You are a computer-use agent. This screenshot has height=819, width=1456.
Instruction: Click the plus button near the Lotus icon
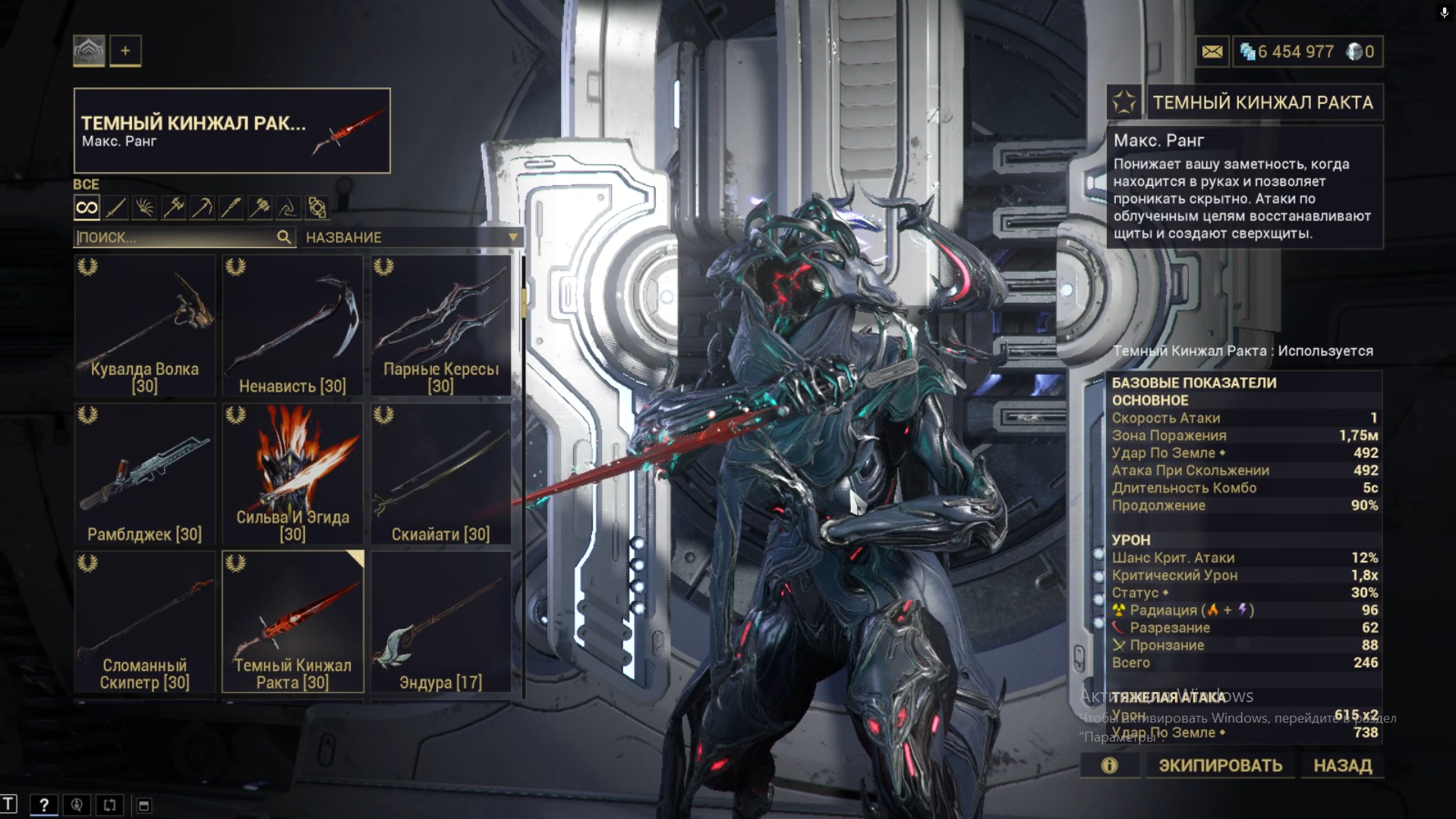click(x=125, y=51)
